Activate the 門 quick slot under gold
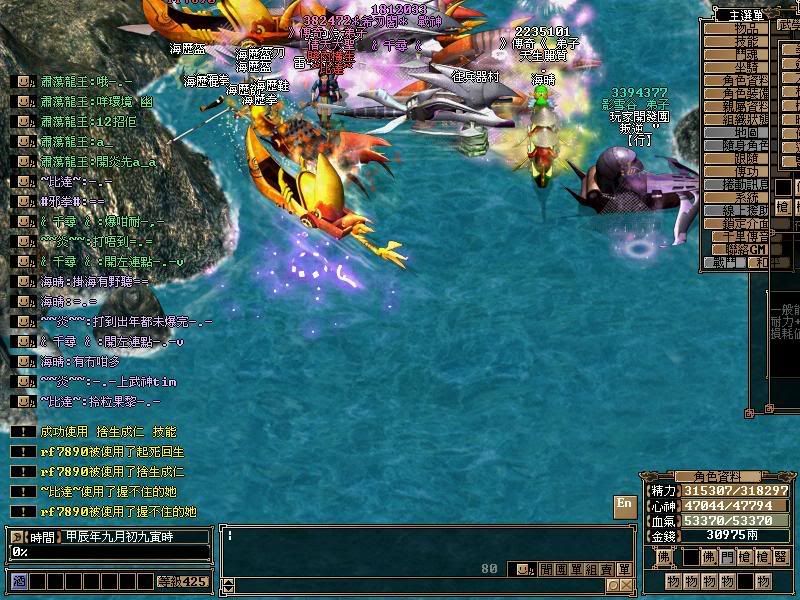Image resolution: width=800 pixels, height=600 pixels. pos(726,557)
